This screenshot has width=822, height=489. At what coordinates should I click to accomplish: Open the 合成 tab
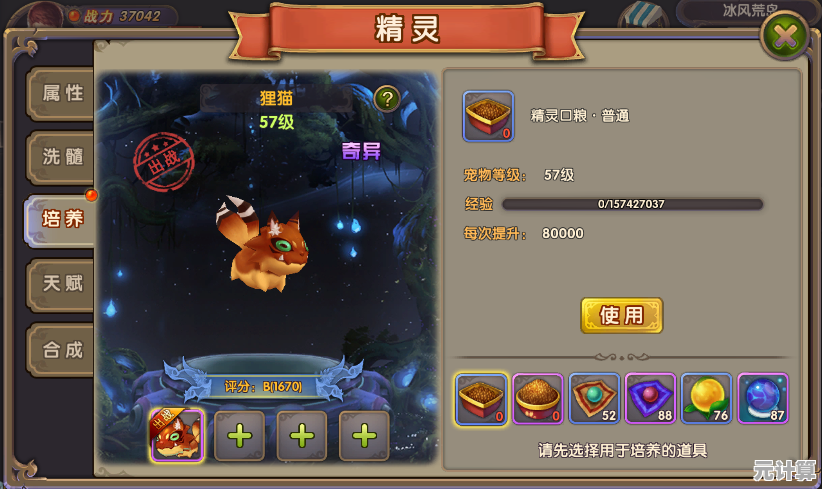point(61,350)
